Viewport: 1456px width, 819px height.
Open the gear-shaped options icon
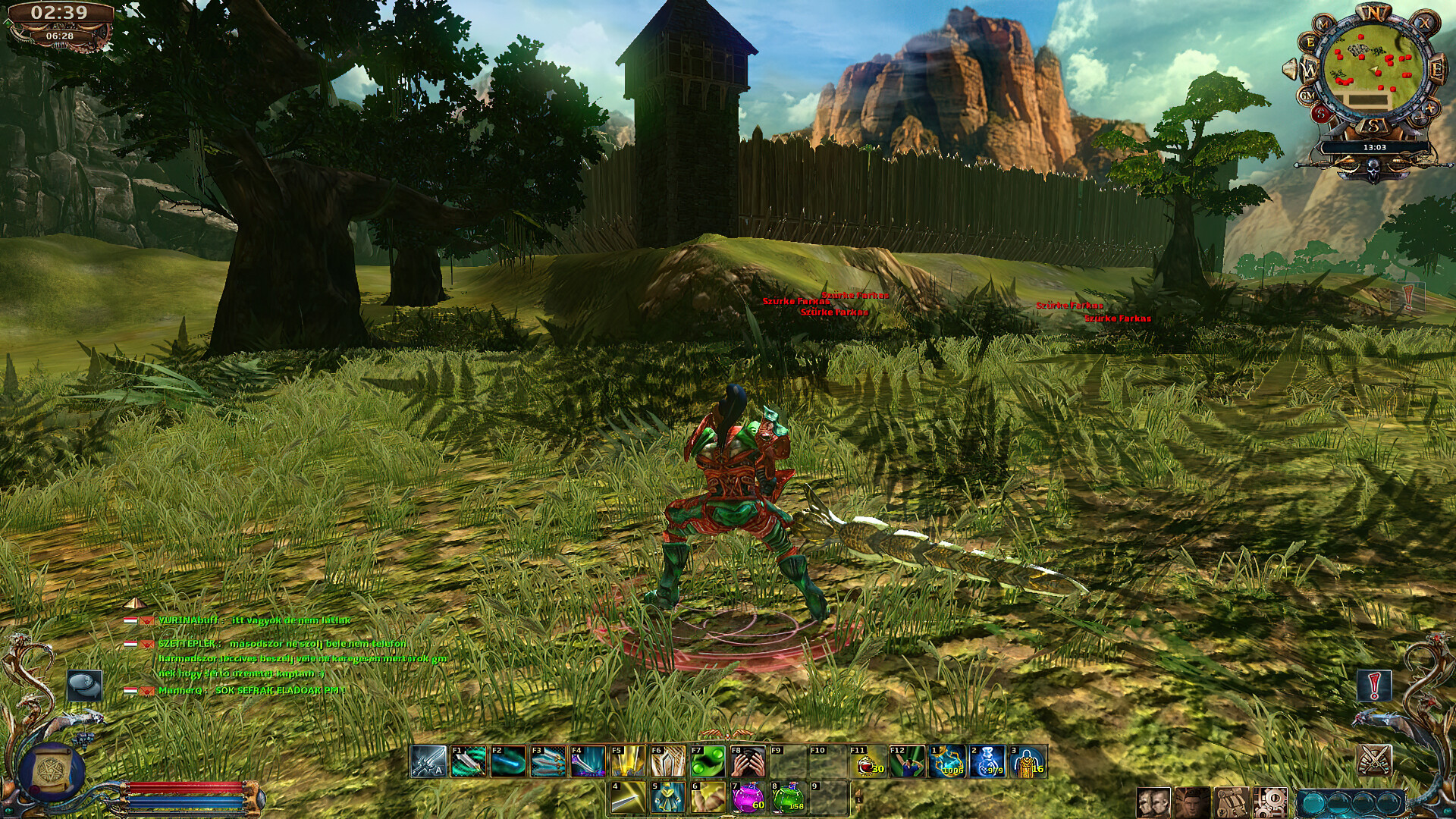(x=1269, y=802)
